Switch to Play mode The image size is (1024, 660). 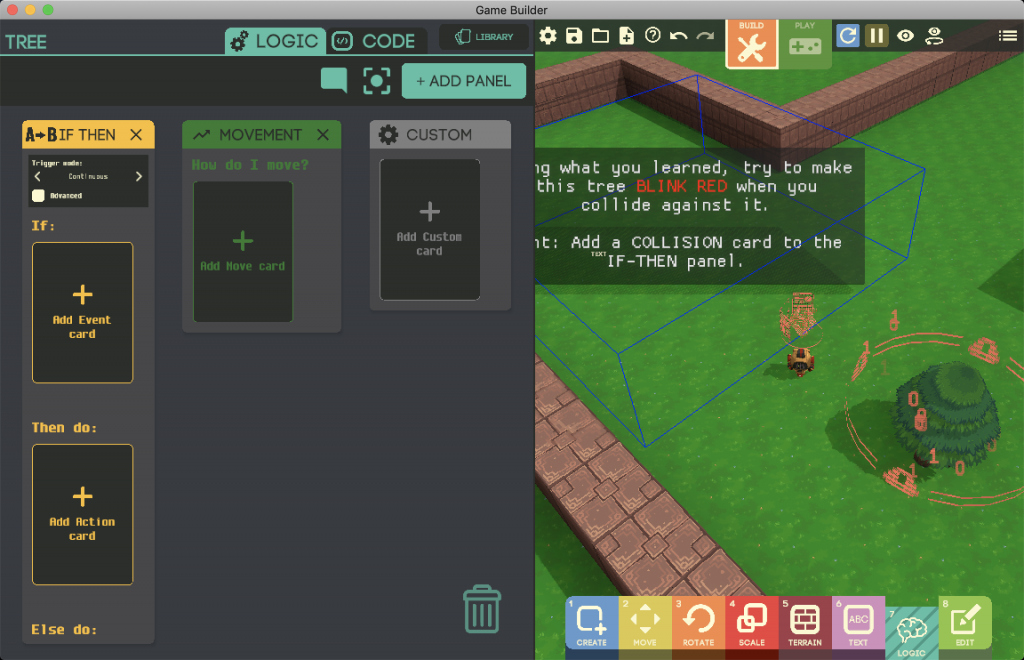[805, 43]
